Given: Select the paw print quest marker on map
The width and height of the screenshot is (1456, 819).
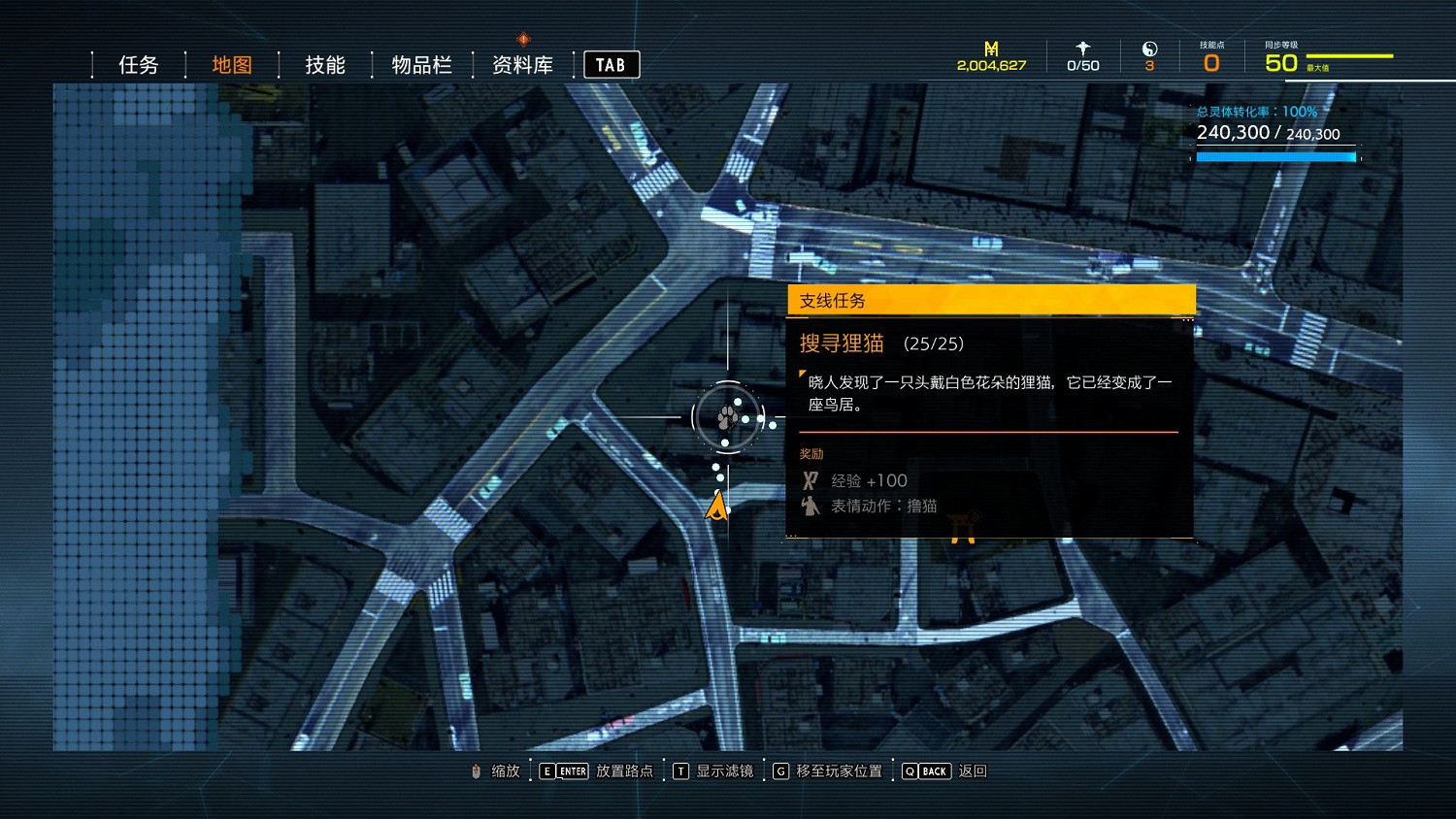Looking at the screenshot, I should point(726,416).
